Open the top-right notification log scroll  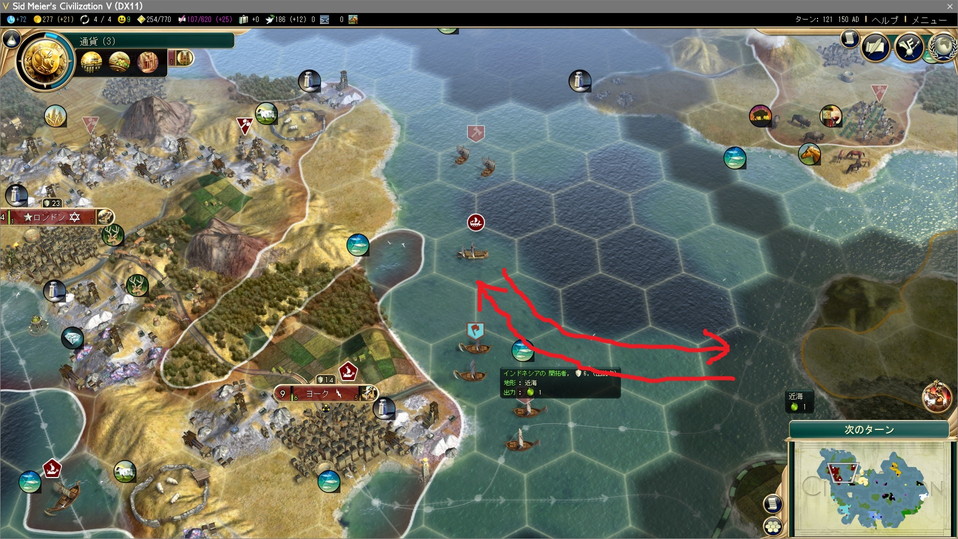tap(848, 41)
